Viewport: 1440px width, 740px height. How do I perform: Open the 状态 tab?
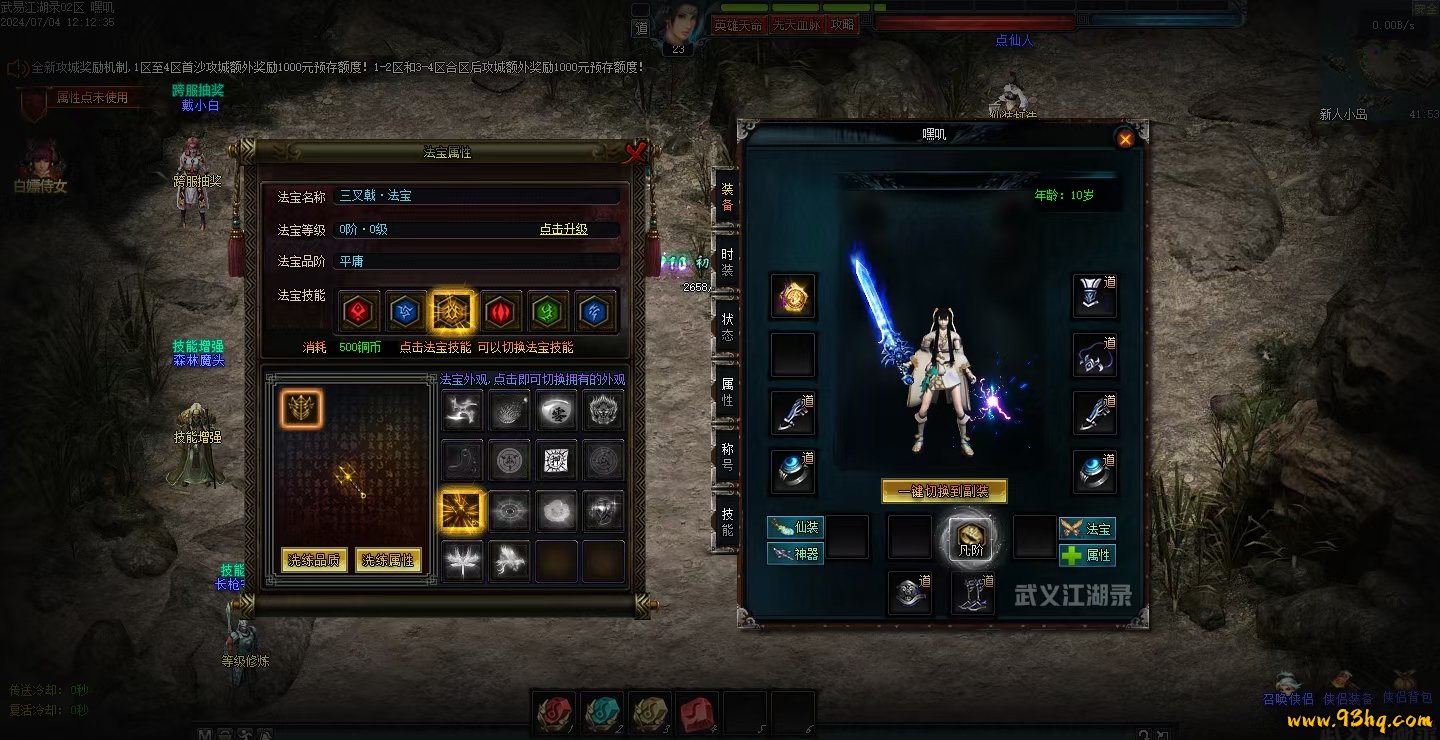coord(727,326)
